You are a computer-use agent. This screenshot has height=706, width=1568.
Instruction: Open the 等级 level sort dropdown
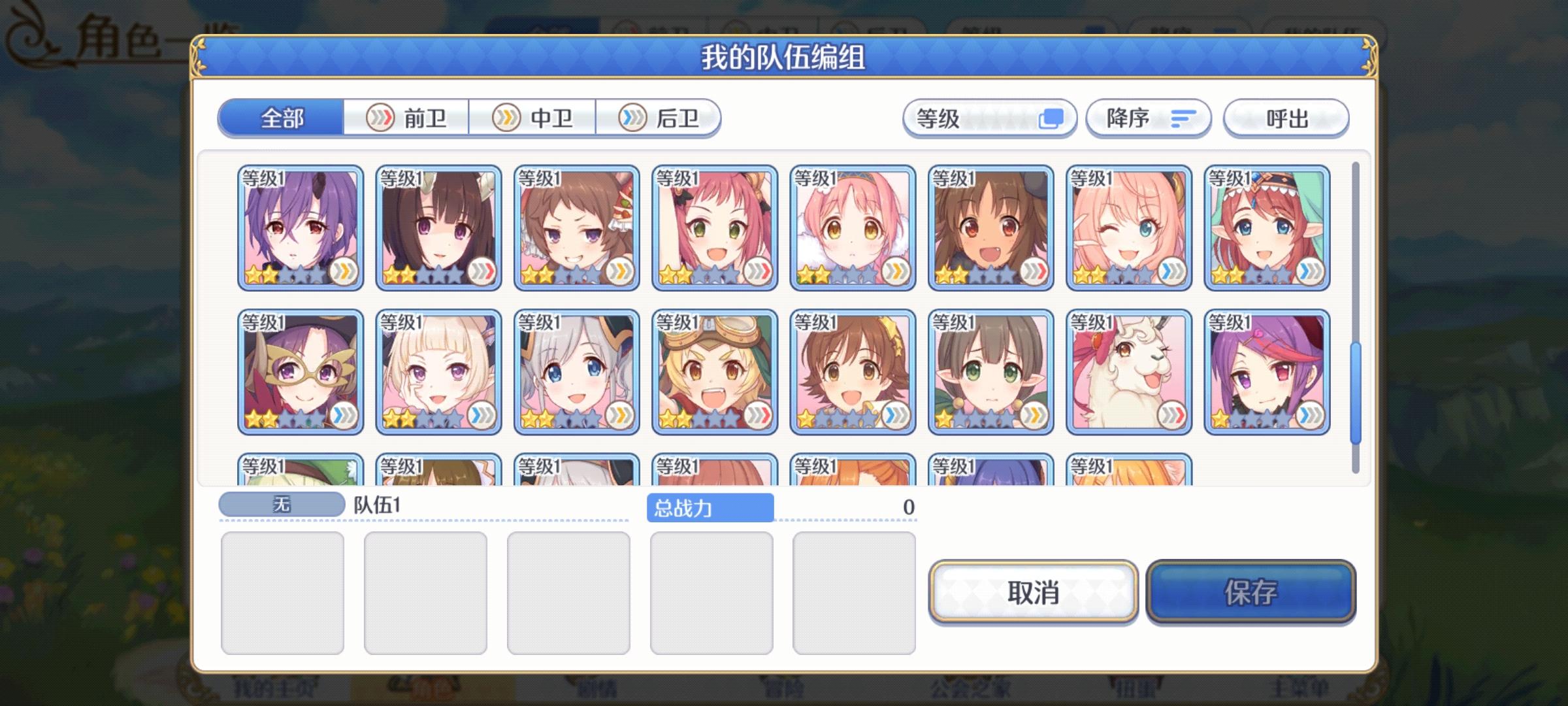pos(988,118)
